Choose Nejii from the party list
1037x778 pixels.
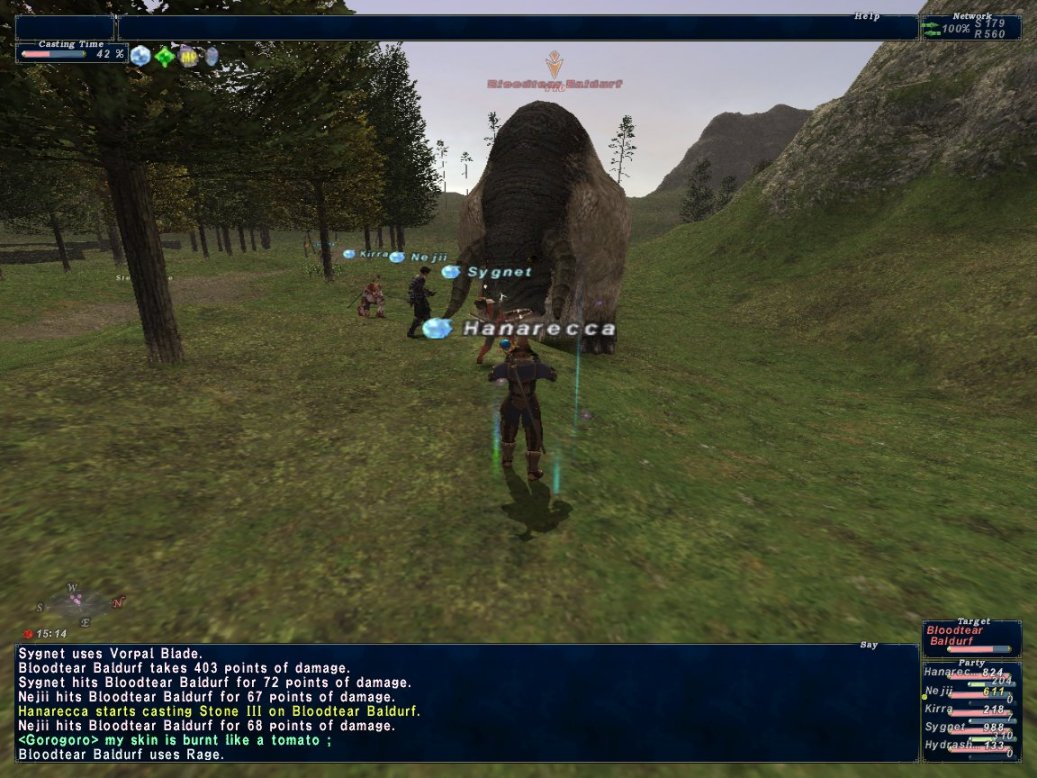[x=970, y=691]
